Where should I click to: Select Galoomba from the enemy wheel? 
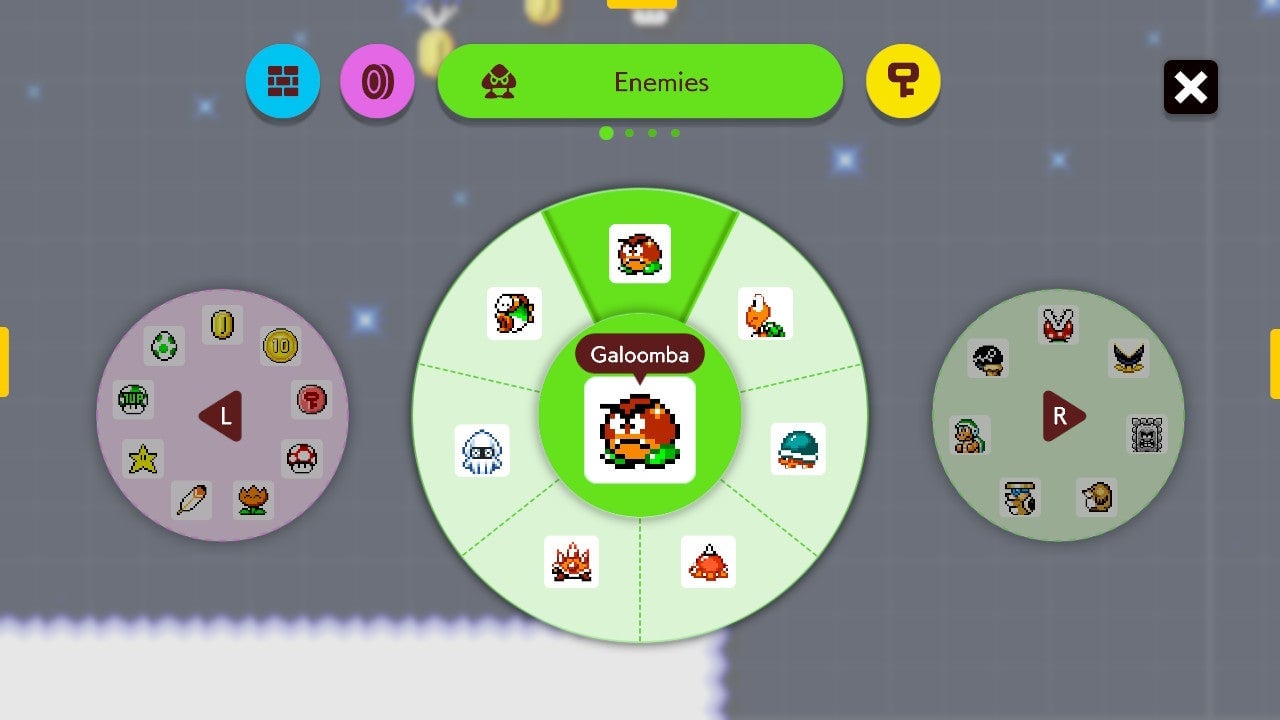[640, 430]
